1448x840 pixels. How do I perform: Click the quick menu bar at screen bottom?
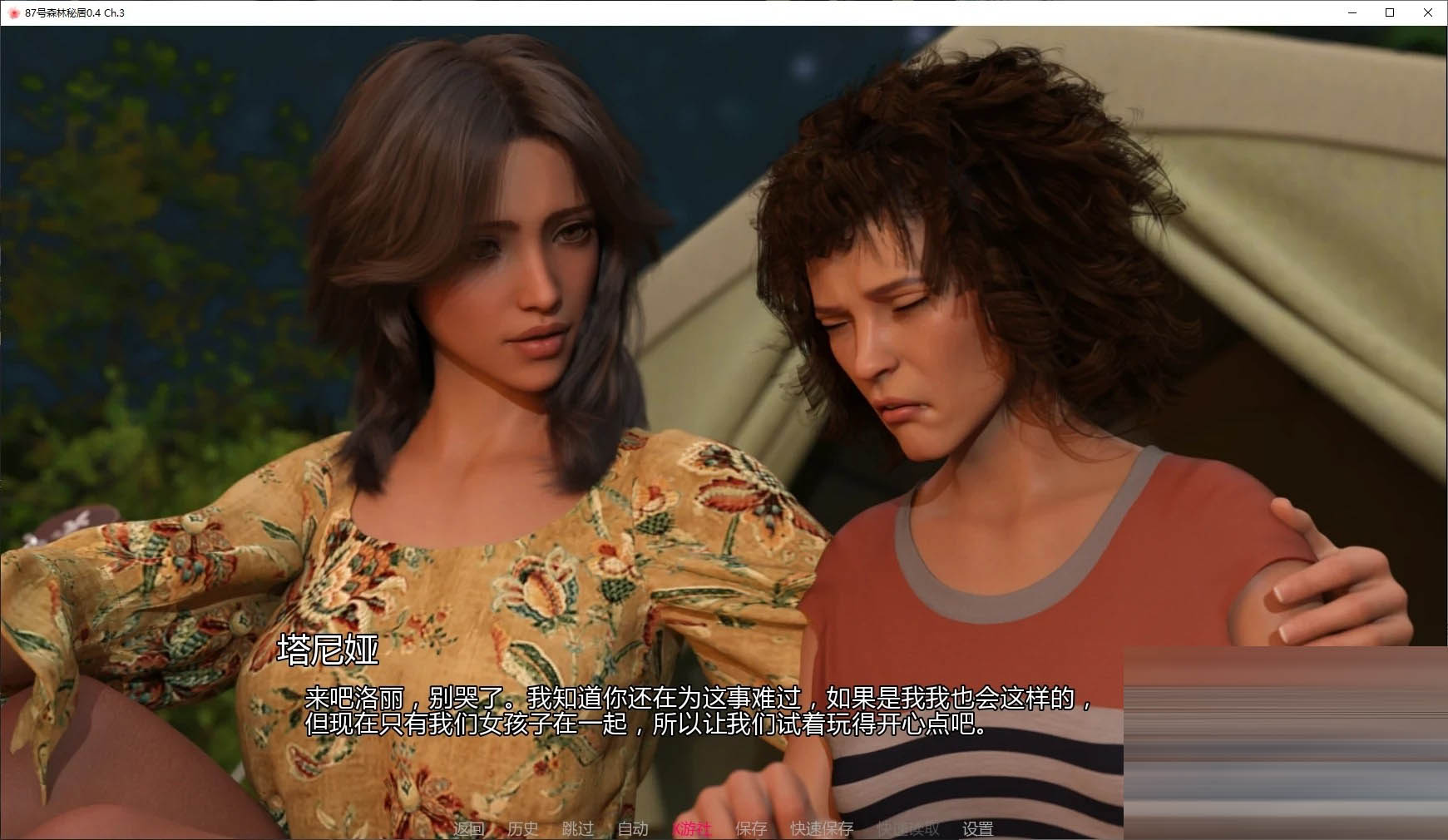pyautogui.click(x=724, y=828)
